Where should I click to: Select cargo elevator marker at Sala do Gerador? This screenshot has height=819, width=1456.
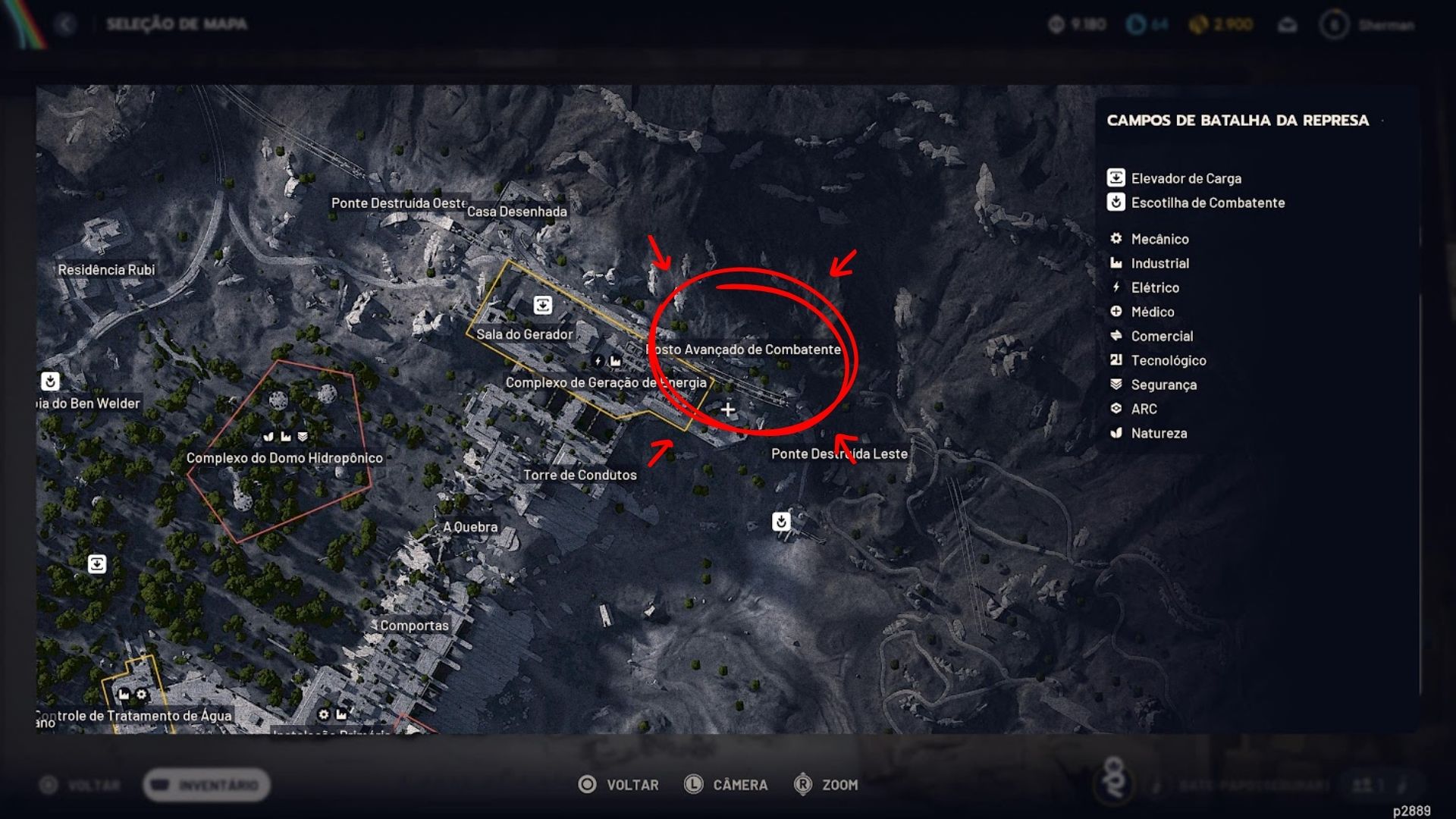pyautogui.click(x=543, y=305)
